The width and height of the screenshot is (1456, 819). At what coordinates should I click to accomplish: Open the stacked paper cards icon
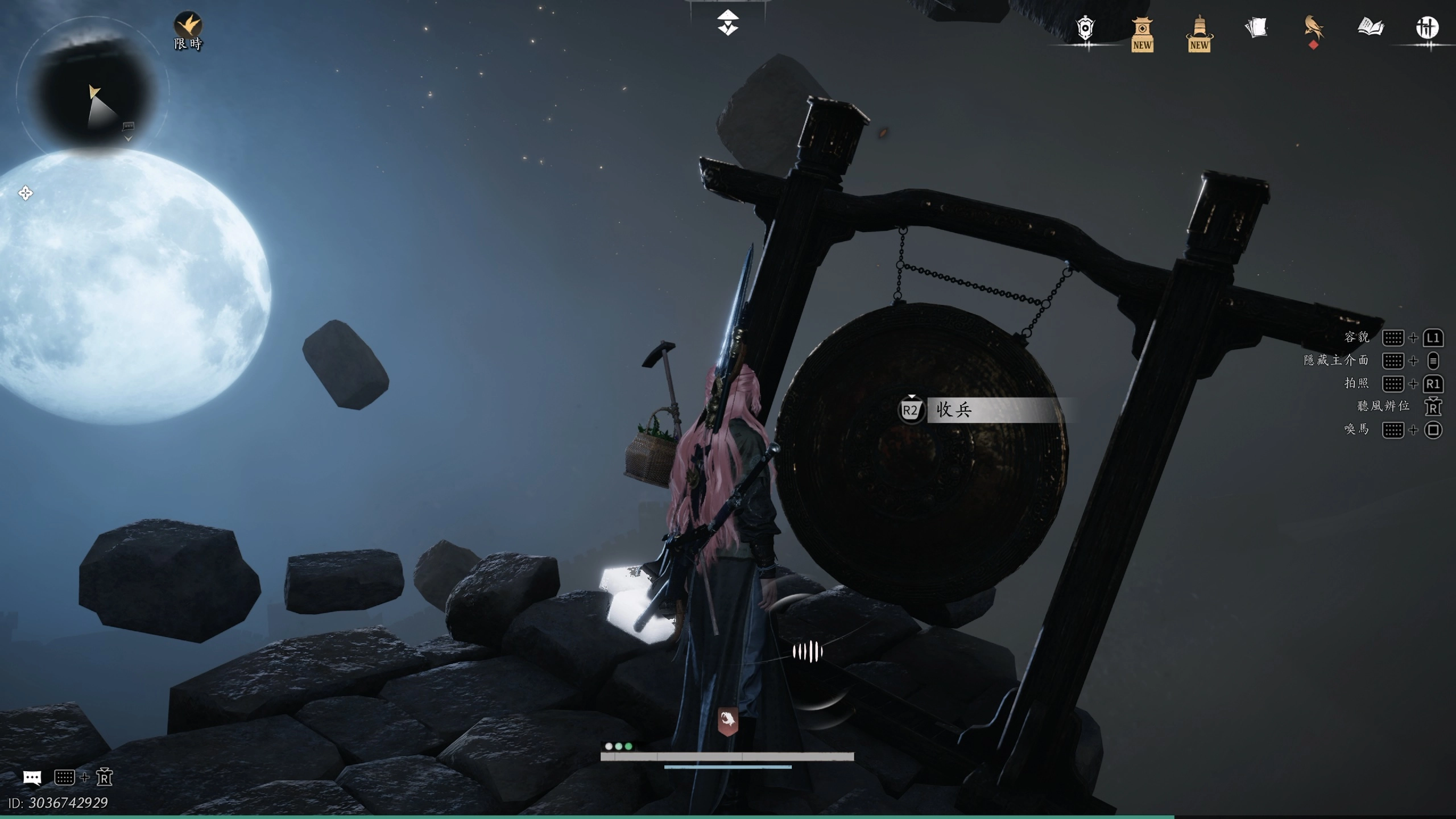pos(1256,27)
